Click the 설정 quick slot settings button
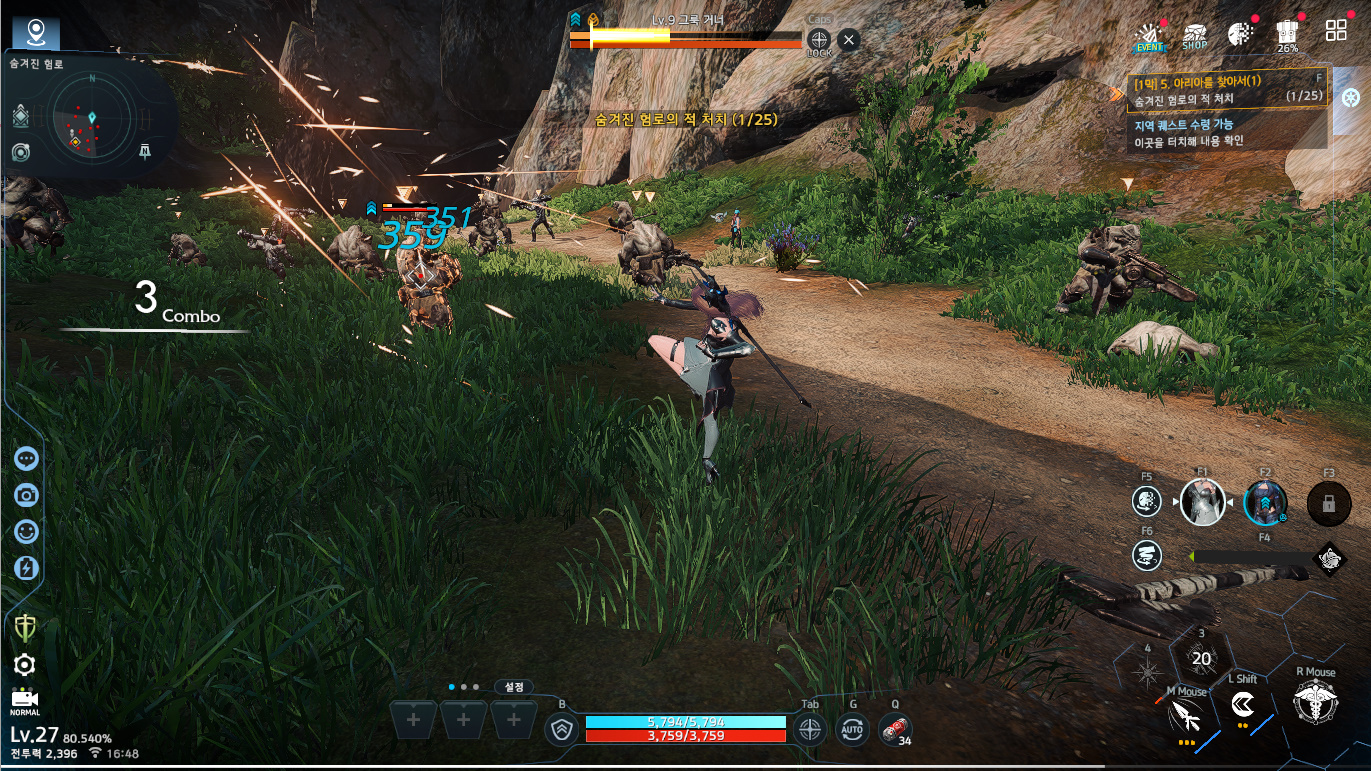Screen dimensions: 1371x771 514,687
